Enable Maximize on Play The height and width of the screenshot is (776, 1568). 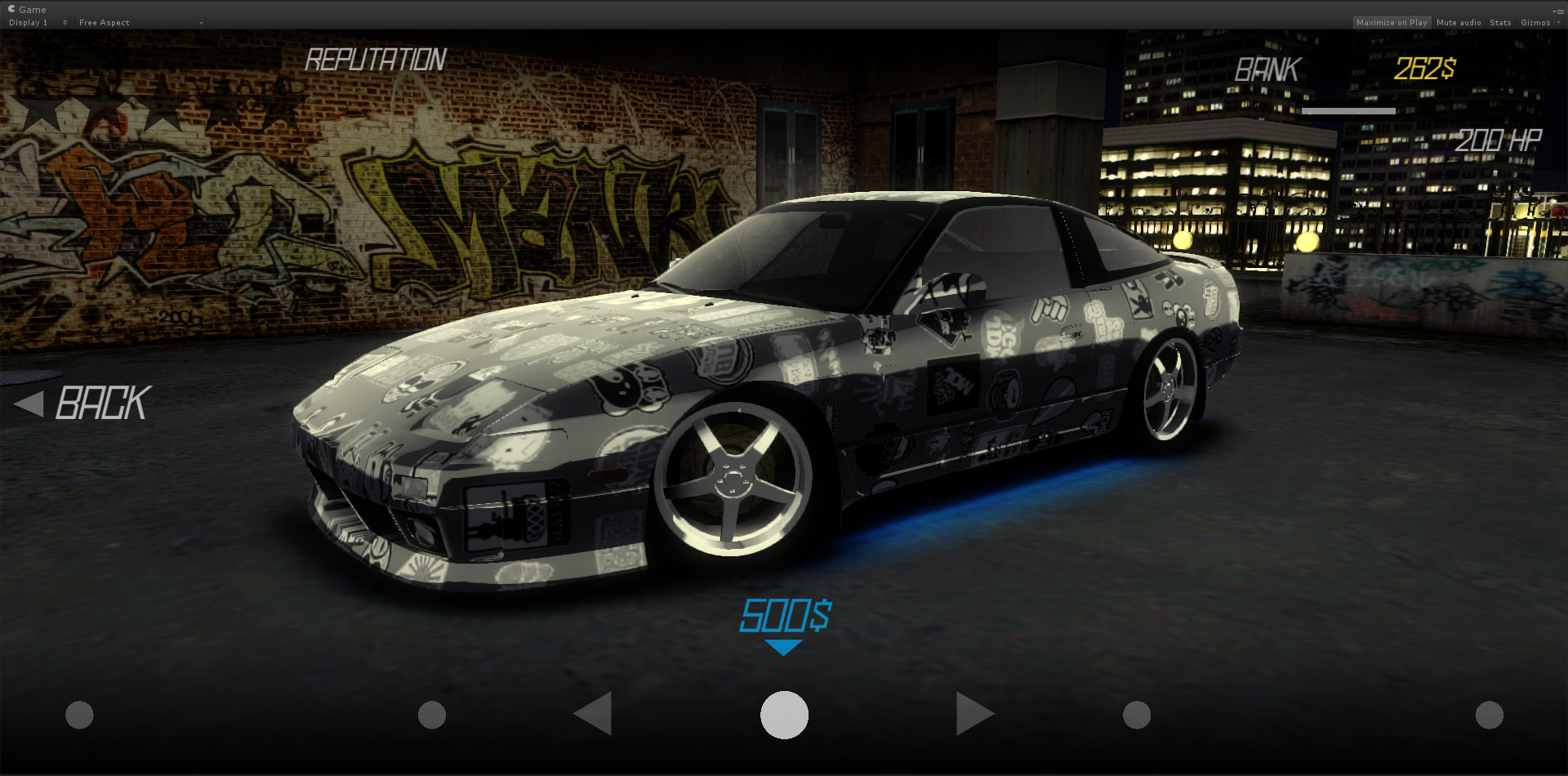click(1392, 22)
